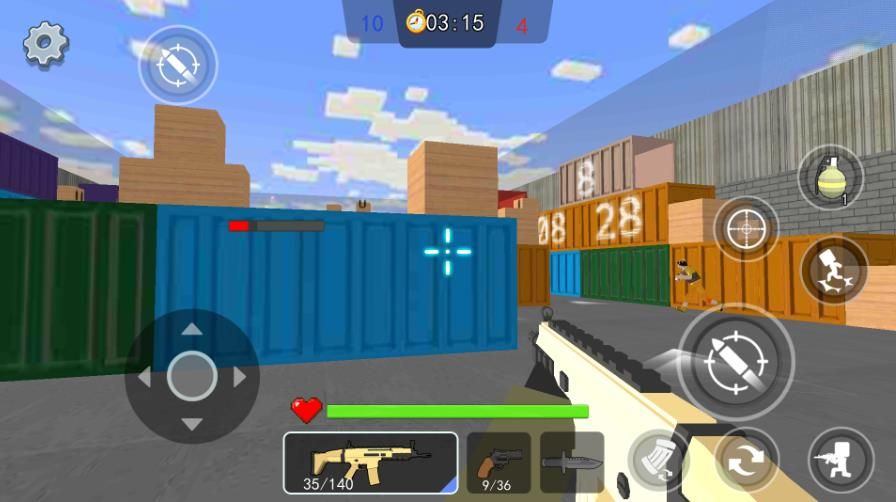
Task: Tap the swap weapon arrows button
Action: pos(746,460)
